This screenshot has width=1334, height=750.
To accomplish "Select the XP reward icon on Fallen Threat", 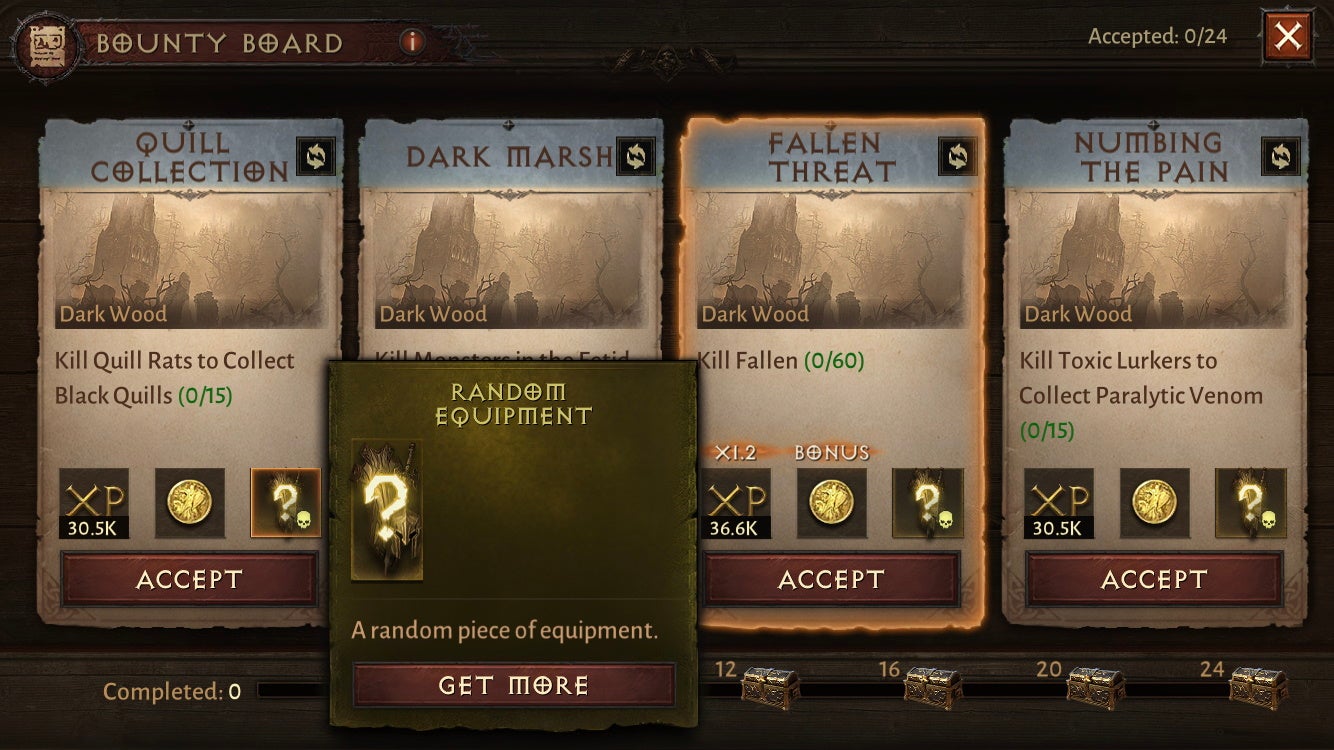I will point(735,502).
